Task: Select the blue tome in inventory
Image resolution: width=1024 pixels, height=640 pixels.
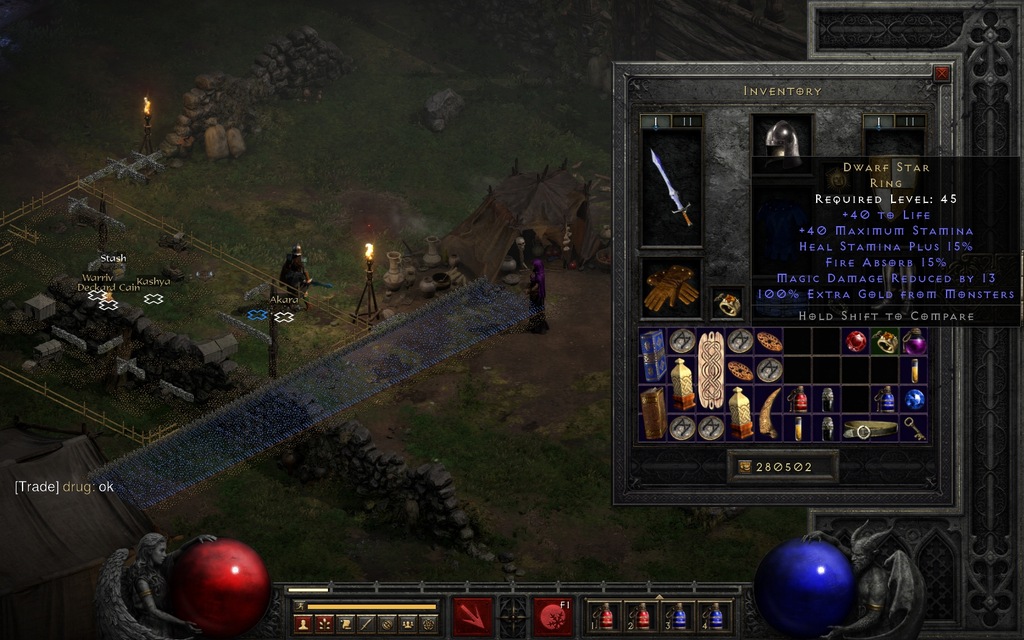Action: pyautogui.click(x=653, y=355)
